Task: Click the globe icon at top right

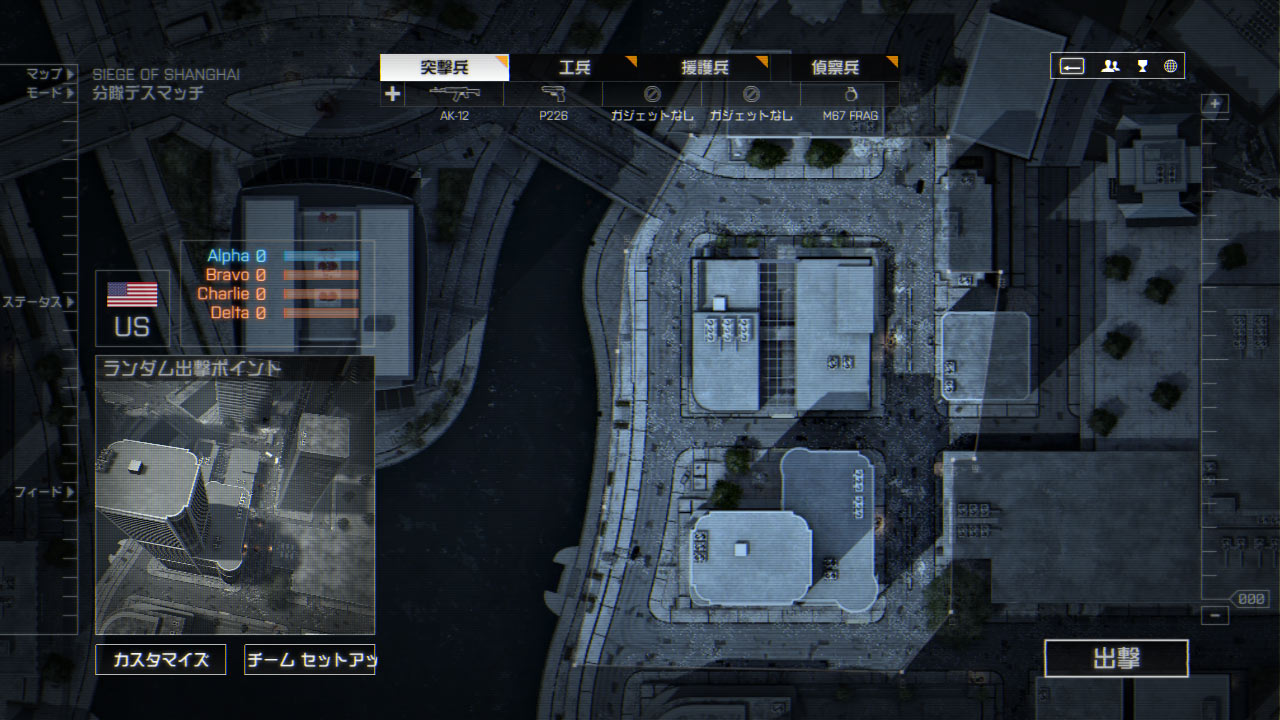Action: [1170, 66]
